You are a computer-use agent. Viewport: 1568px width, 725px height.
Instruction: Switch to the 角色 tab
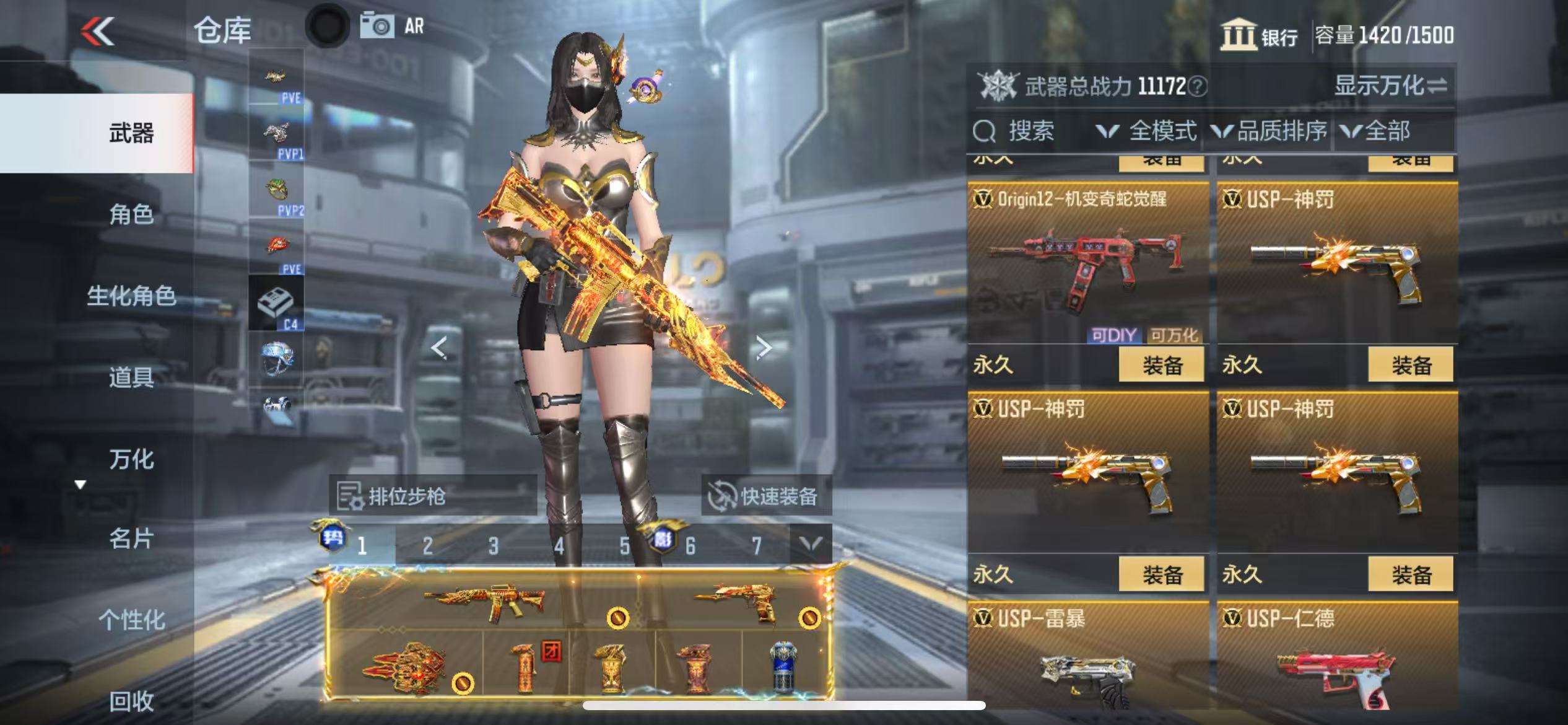click(x=131, y=214)
